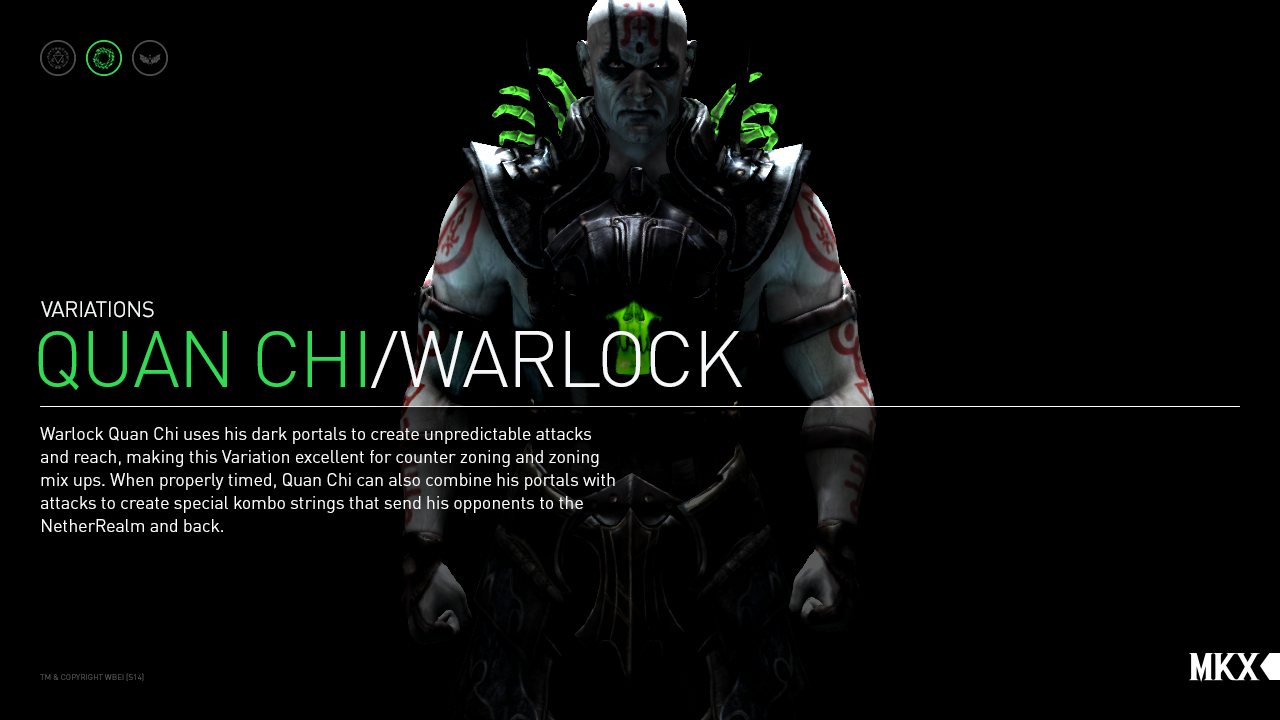Viewport: 1280px width, 720px height.
Task: Click the QUAN CHI name text
Action: pyautogui.click(x=200, y=360)
